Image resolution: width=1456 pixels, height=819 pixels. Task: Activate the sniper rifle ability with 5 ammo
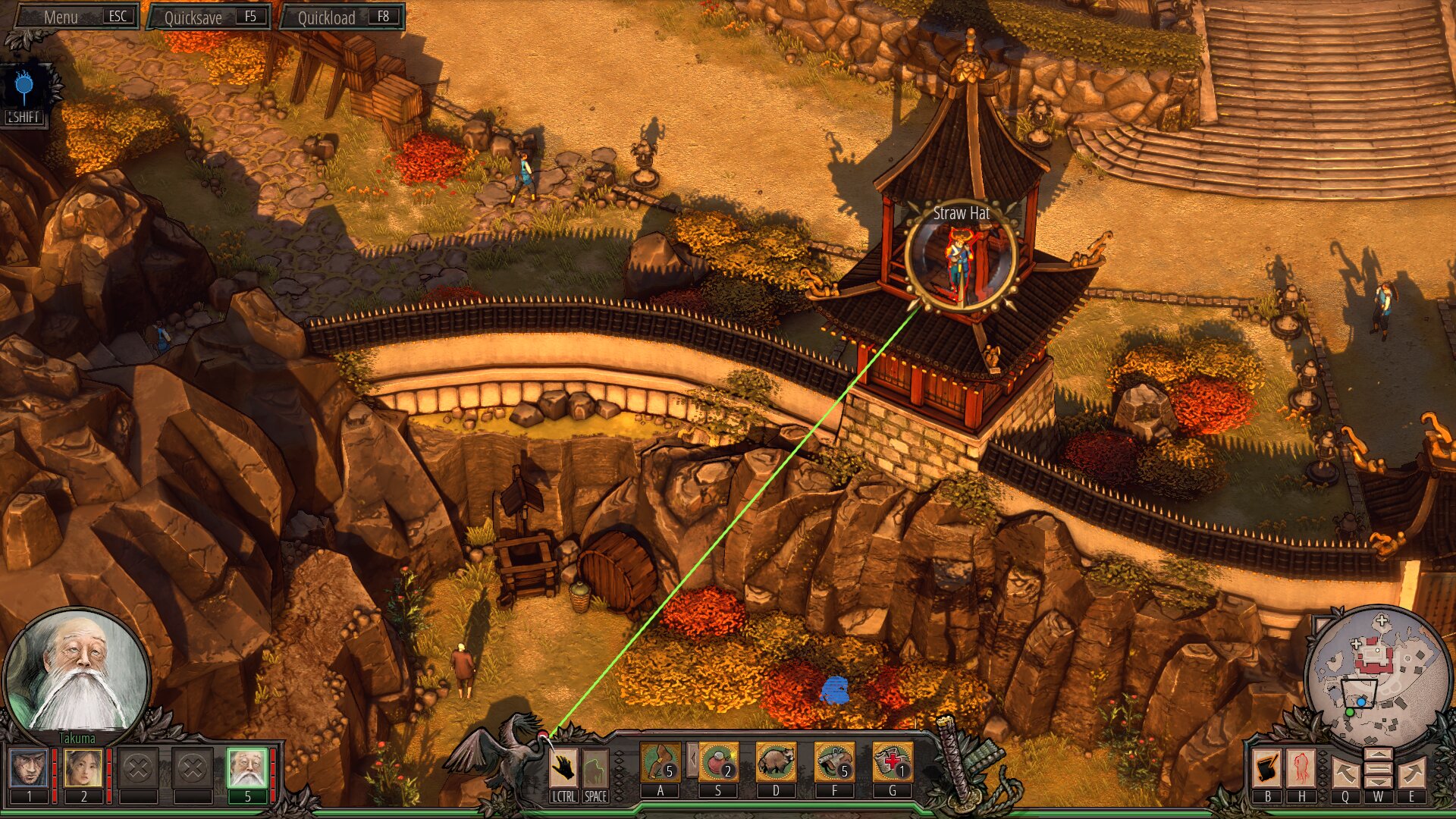661,762
